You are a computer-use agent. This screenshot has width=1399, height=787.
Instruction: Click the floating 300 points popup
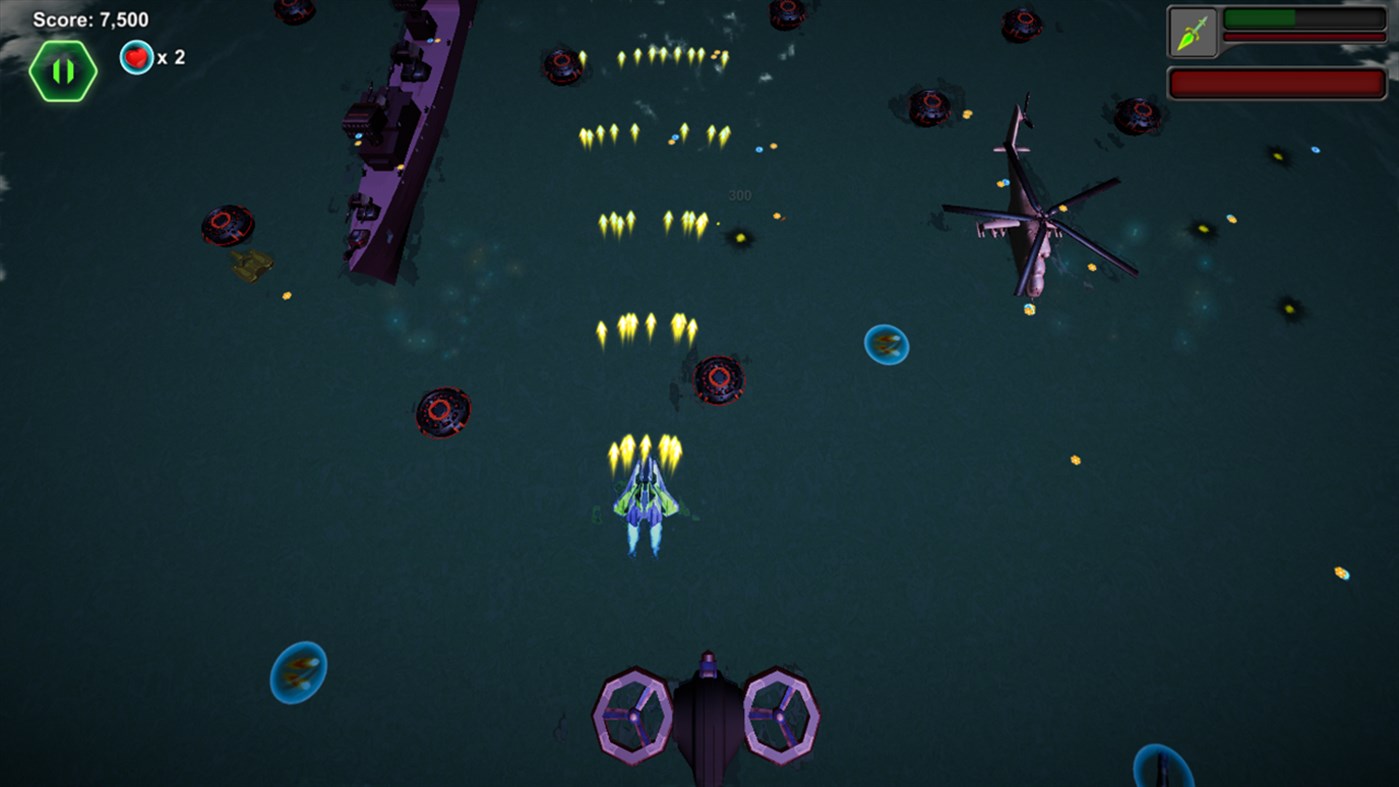(740, 194)
